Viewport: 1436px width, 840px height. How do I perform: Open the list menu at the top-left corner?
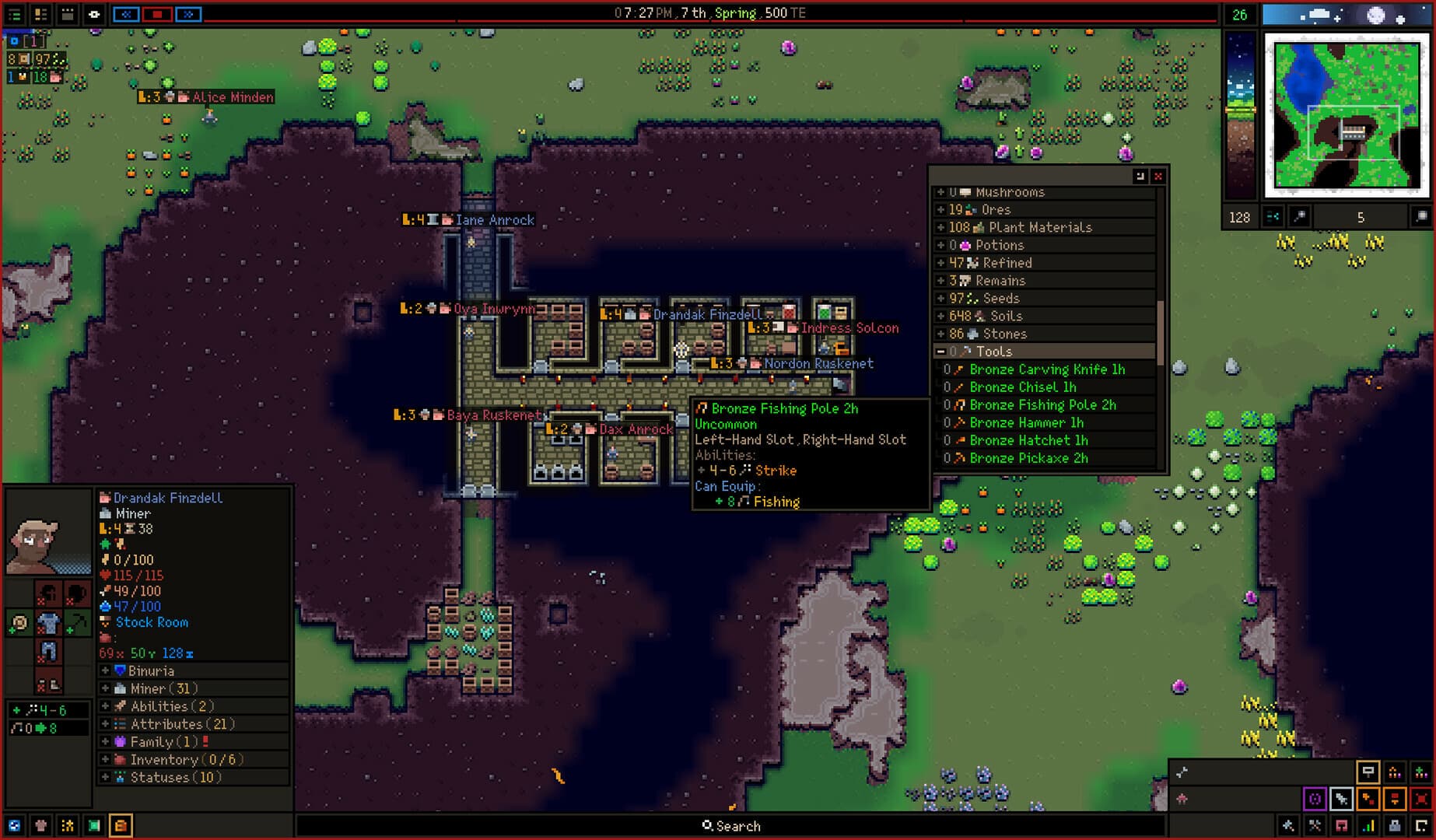coord(15,13)
